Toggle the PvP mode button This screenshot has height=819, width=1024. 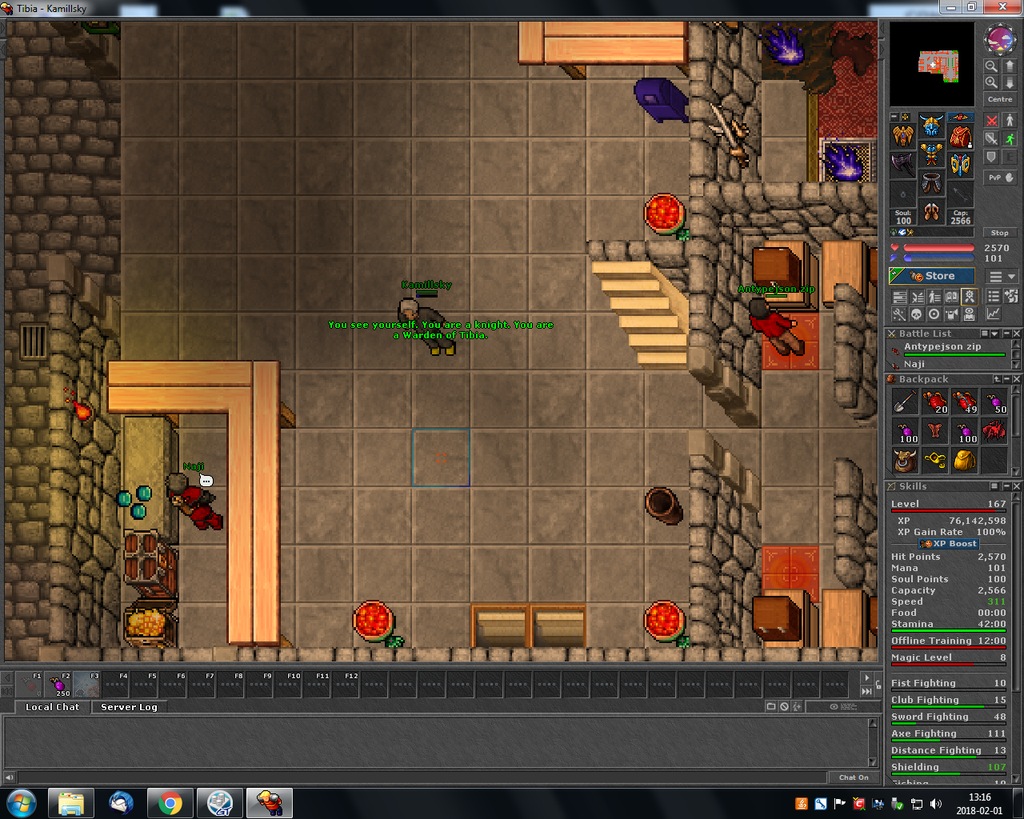(1000, 177)
